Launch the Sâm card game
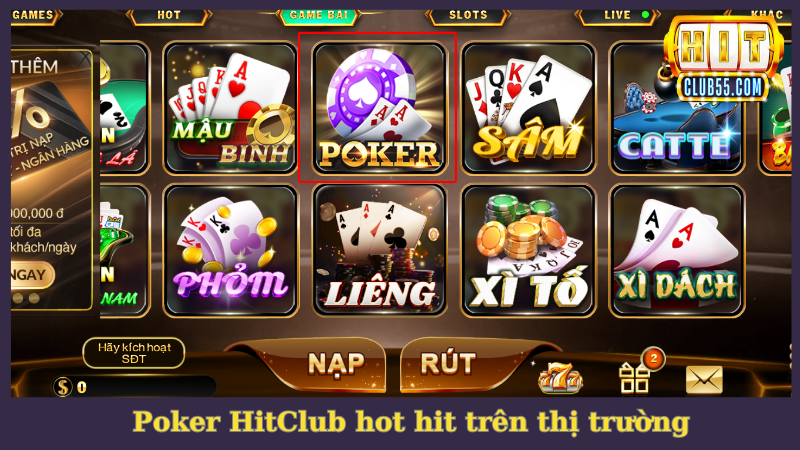This screenshot has height=450, width=800. [x=527, y=108]
